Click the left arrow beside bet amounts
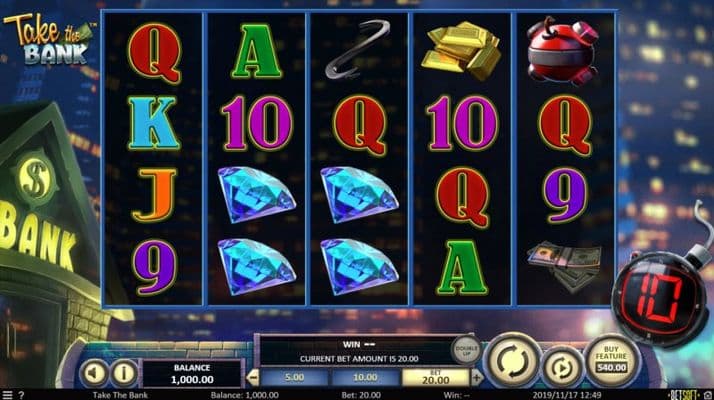This screenshot has height=400, width=714. pos(254,377)
